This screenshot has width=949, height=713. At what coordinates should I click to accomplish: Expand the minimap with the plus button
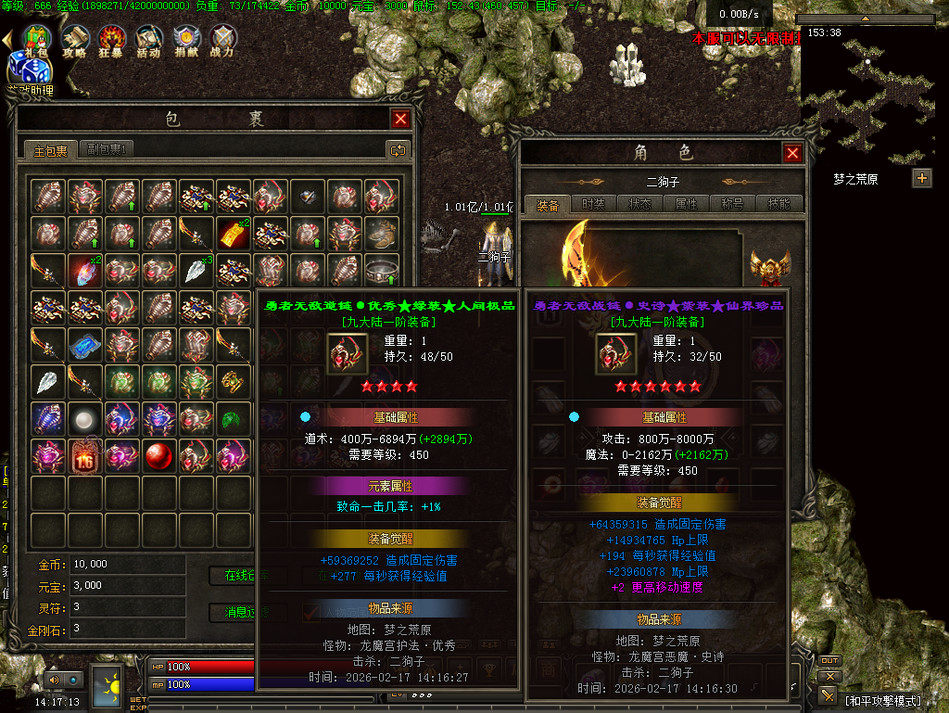click(921, 178)
